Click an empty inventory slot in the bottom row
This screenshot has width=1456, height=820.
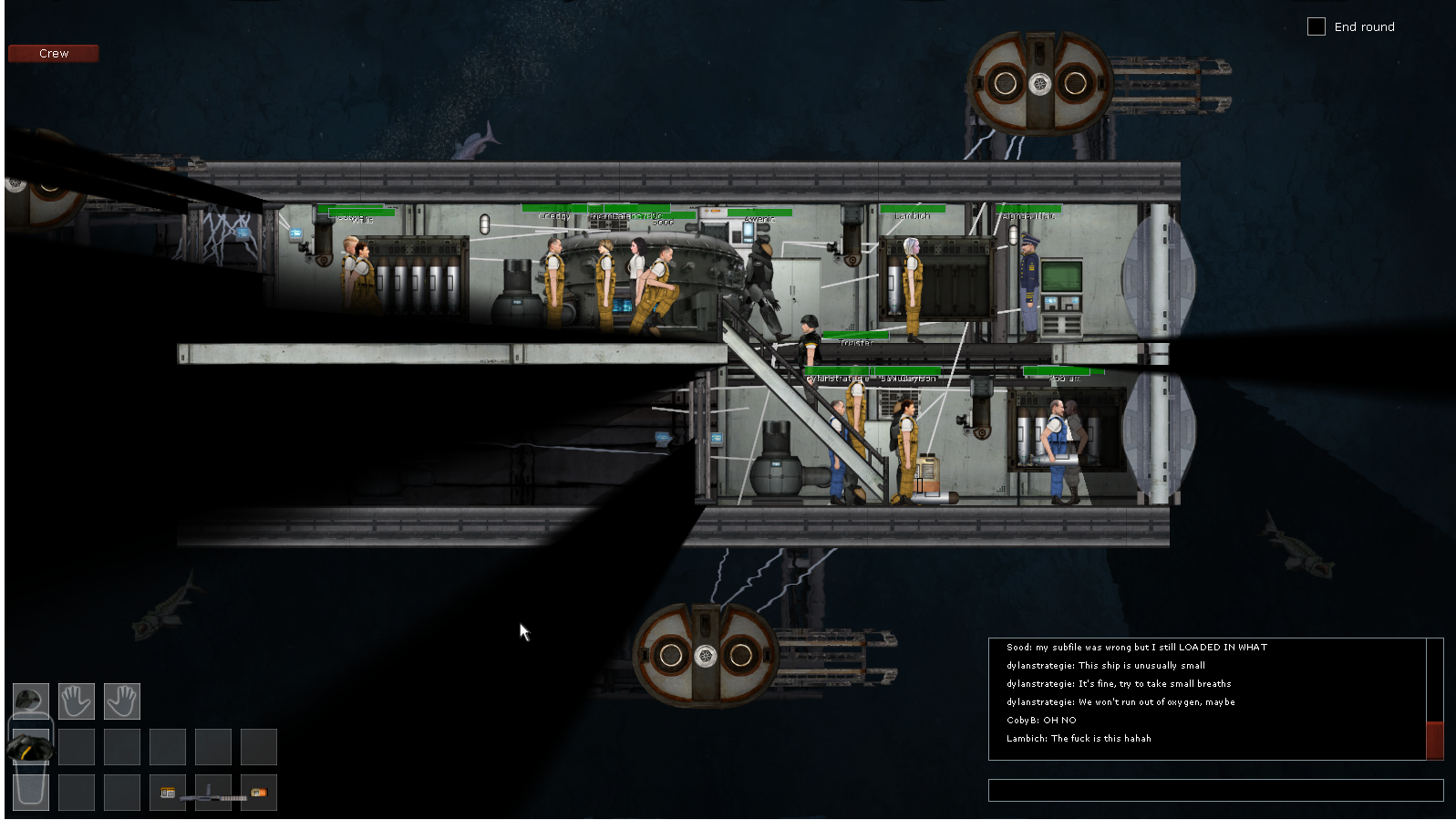click(x=77, y=792)
